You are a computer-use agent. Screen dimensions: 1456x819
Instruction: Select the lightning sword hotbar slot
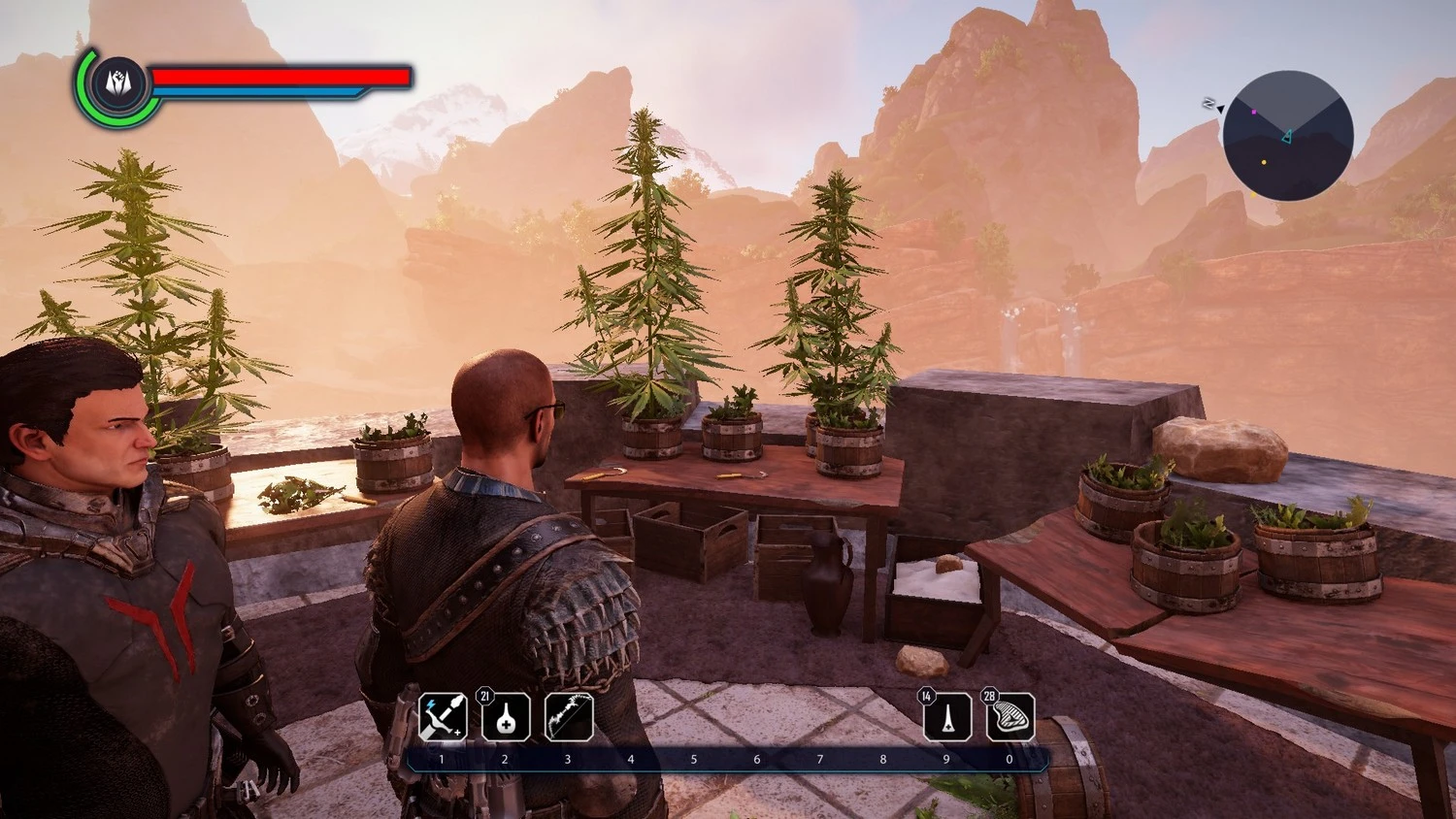443,717
